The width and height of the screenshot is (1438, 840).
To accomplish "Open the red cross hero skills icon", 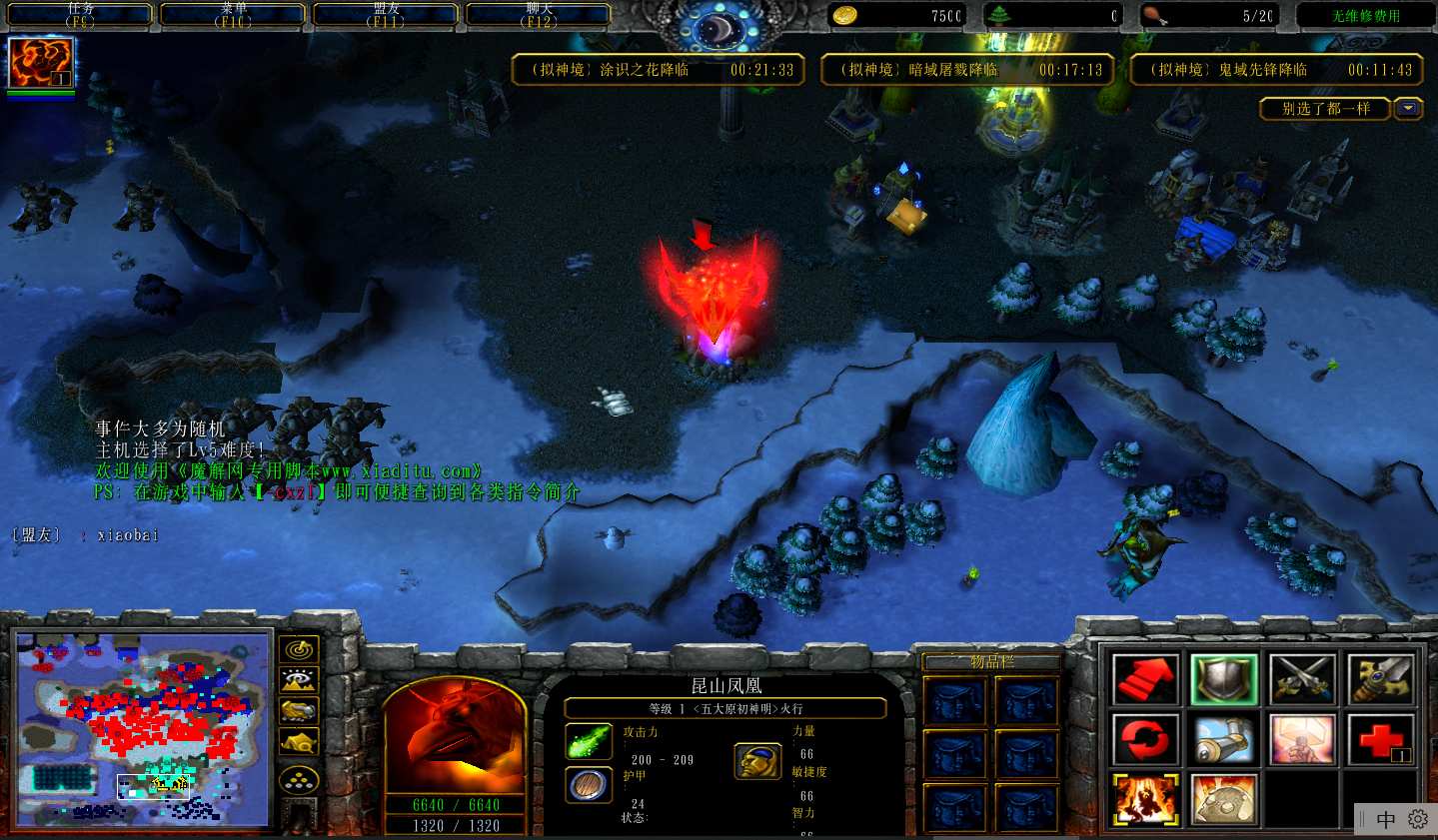I will (x=1380, y=740).
